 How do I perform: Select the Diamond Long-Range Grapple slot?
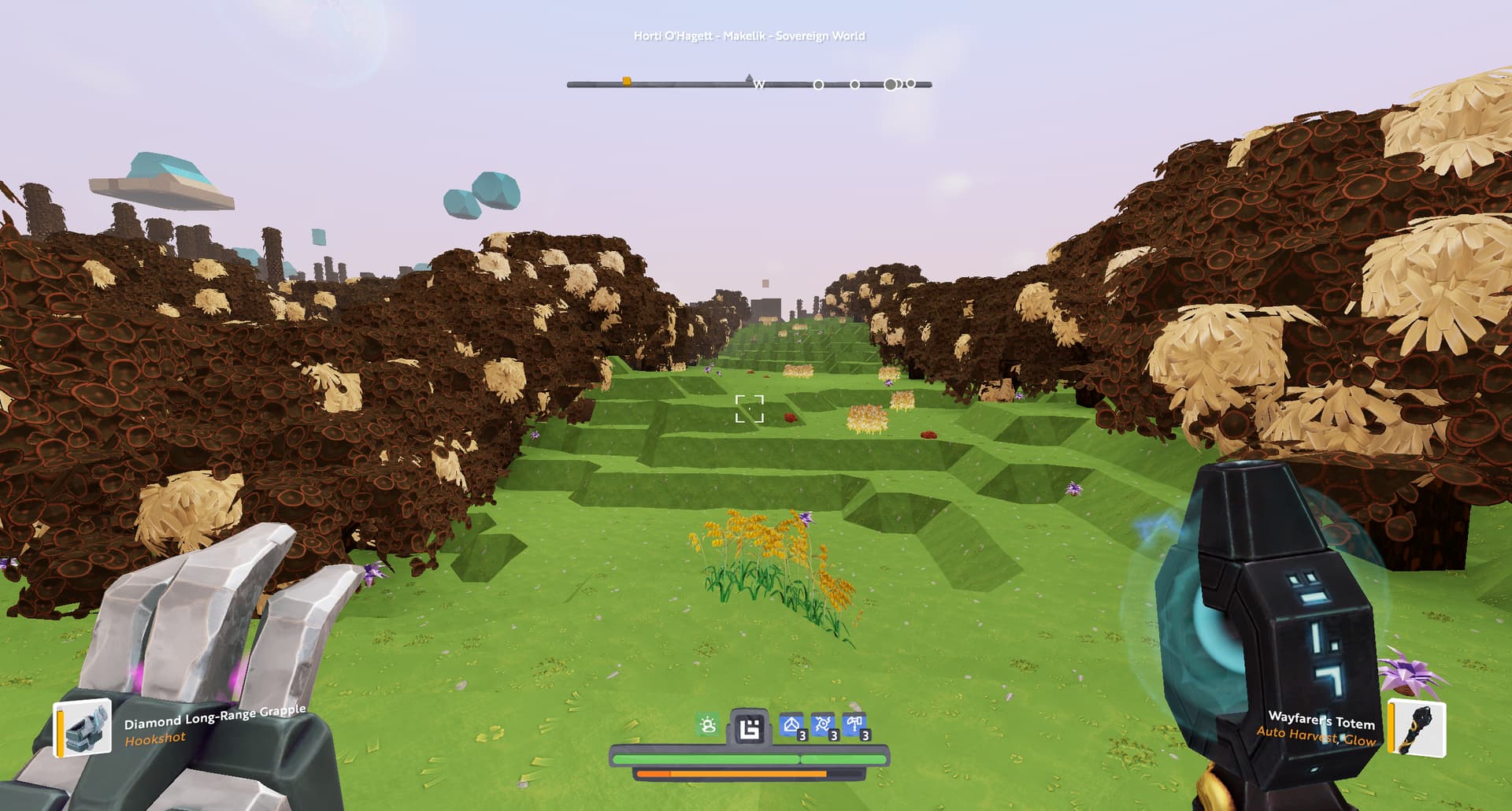pos(83,728)
